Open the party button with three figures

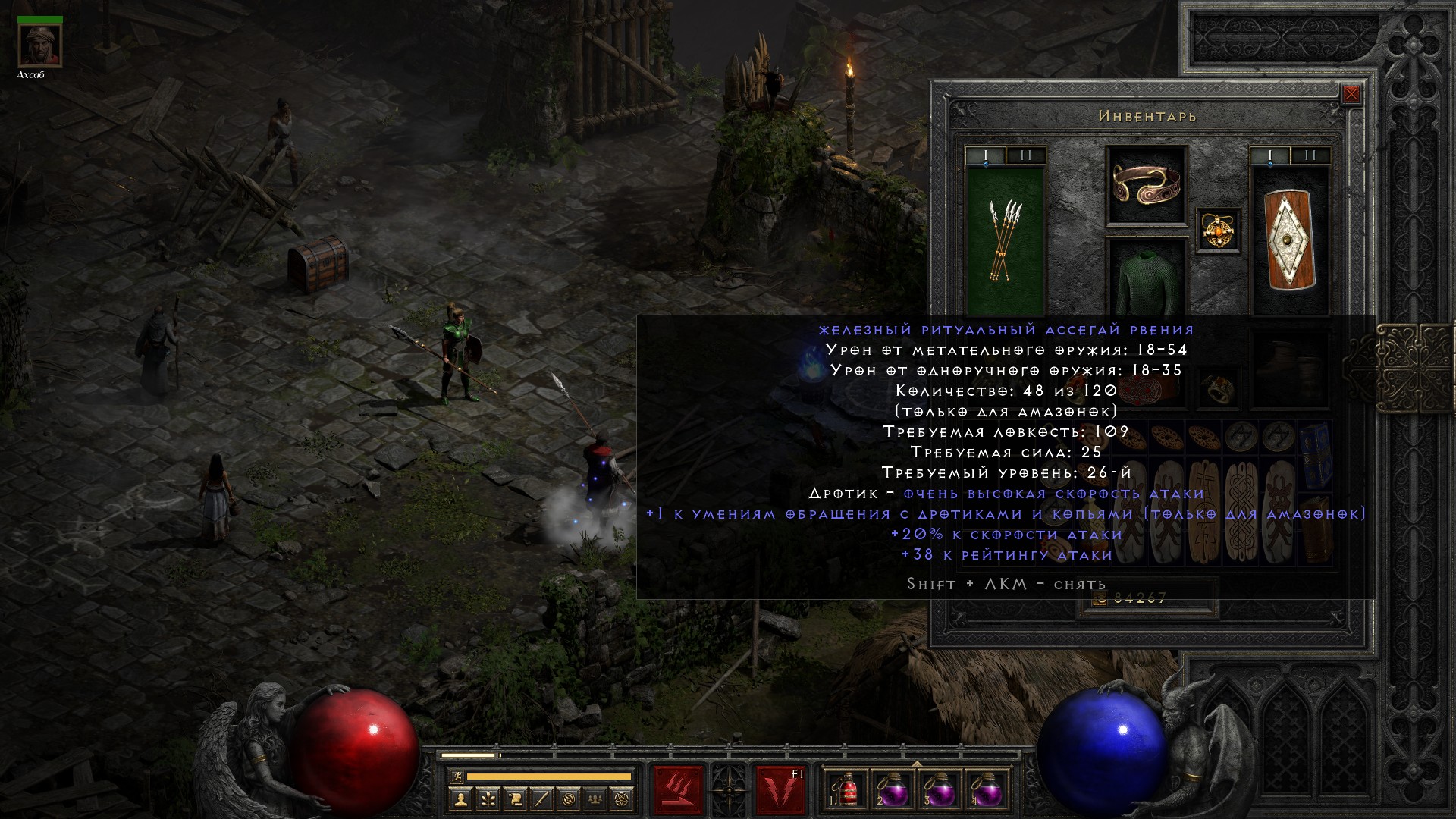tap(597, 799)
